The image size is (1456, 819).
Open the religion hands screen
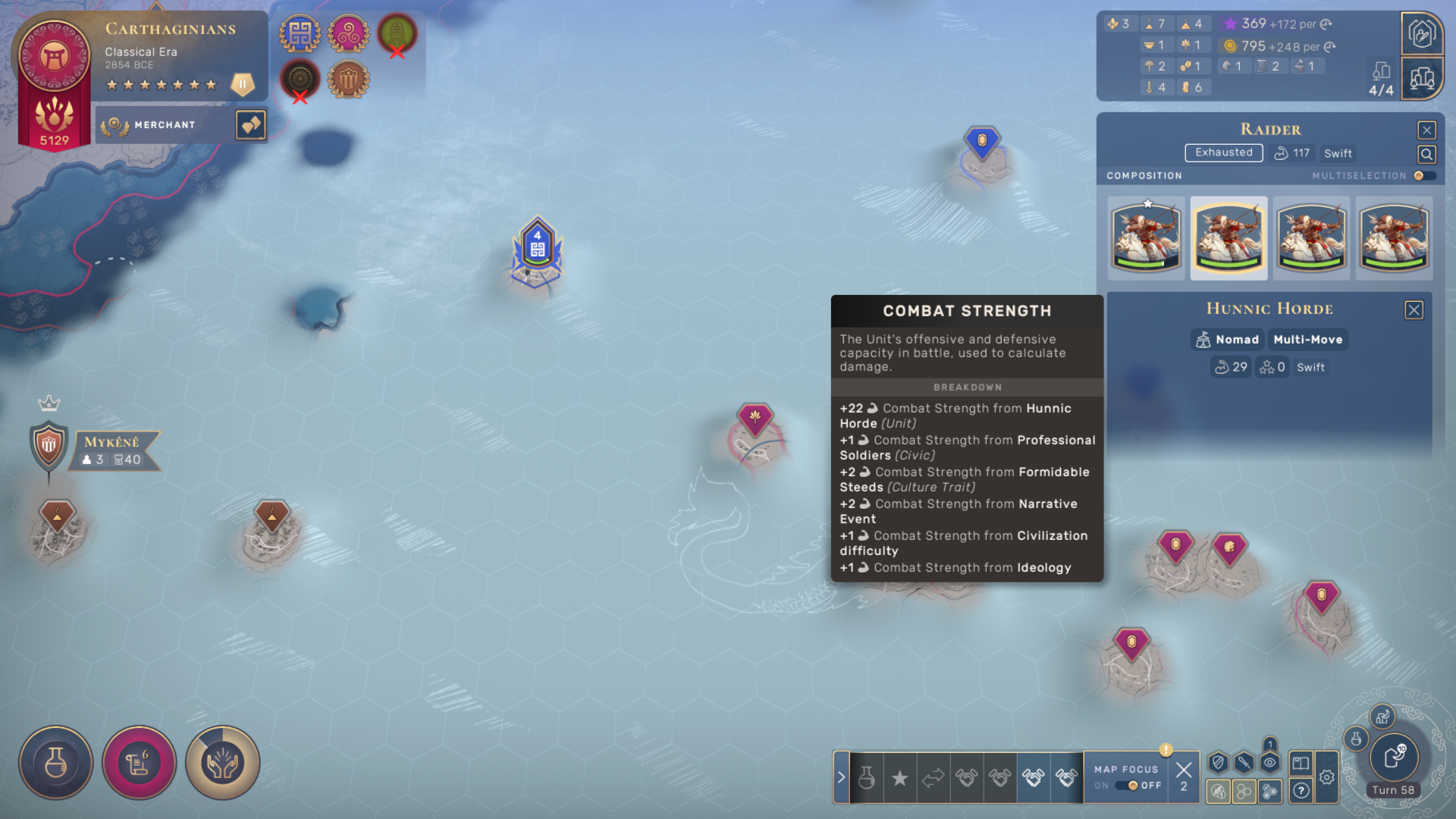(x=223, y=763)
